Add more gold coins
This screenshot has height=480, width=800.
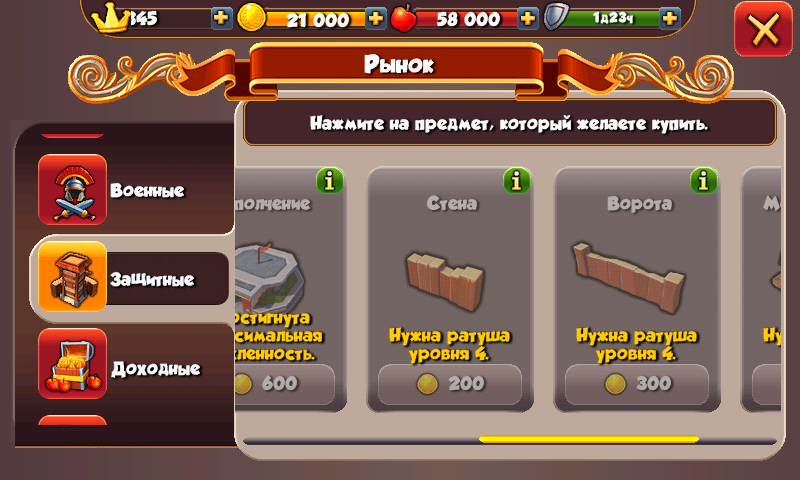coord(376,18)
